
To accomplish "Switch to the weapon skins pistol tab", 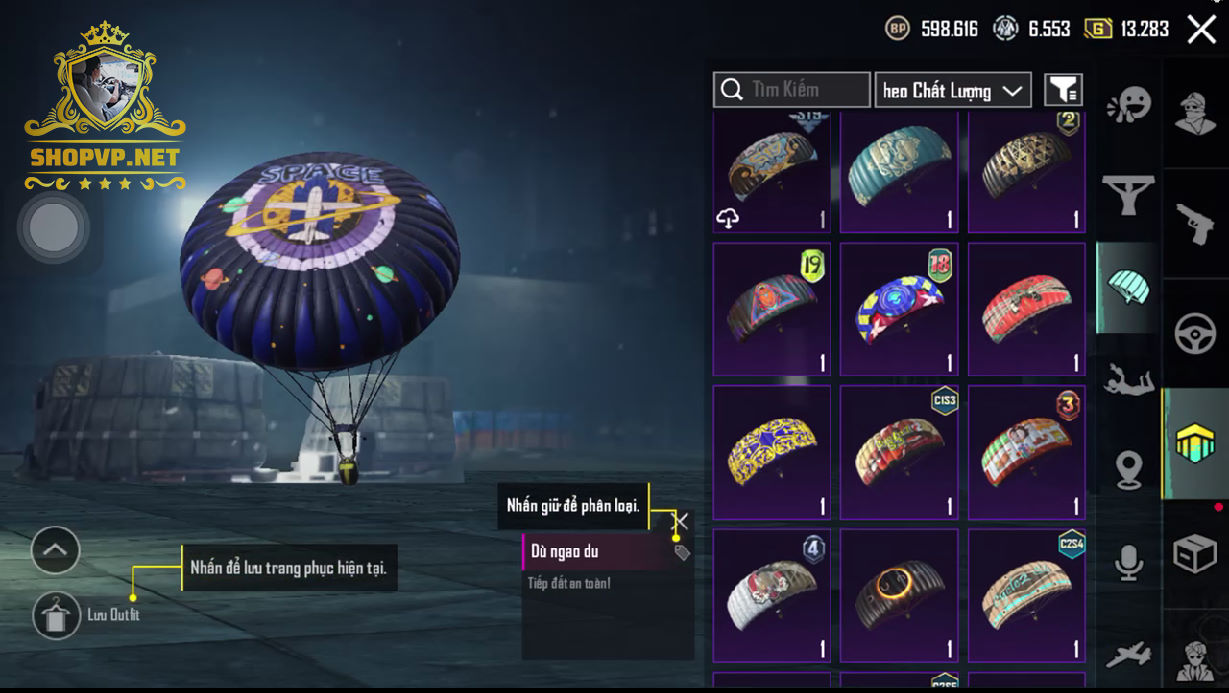I will pyautogui.click(x=1195, y=226).
